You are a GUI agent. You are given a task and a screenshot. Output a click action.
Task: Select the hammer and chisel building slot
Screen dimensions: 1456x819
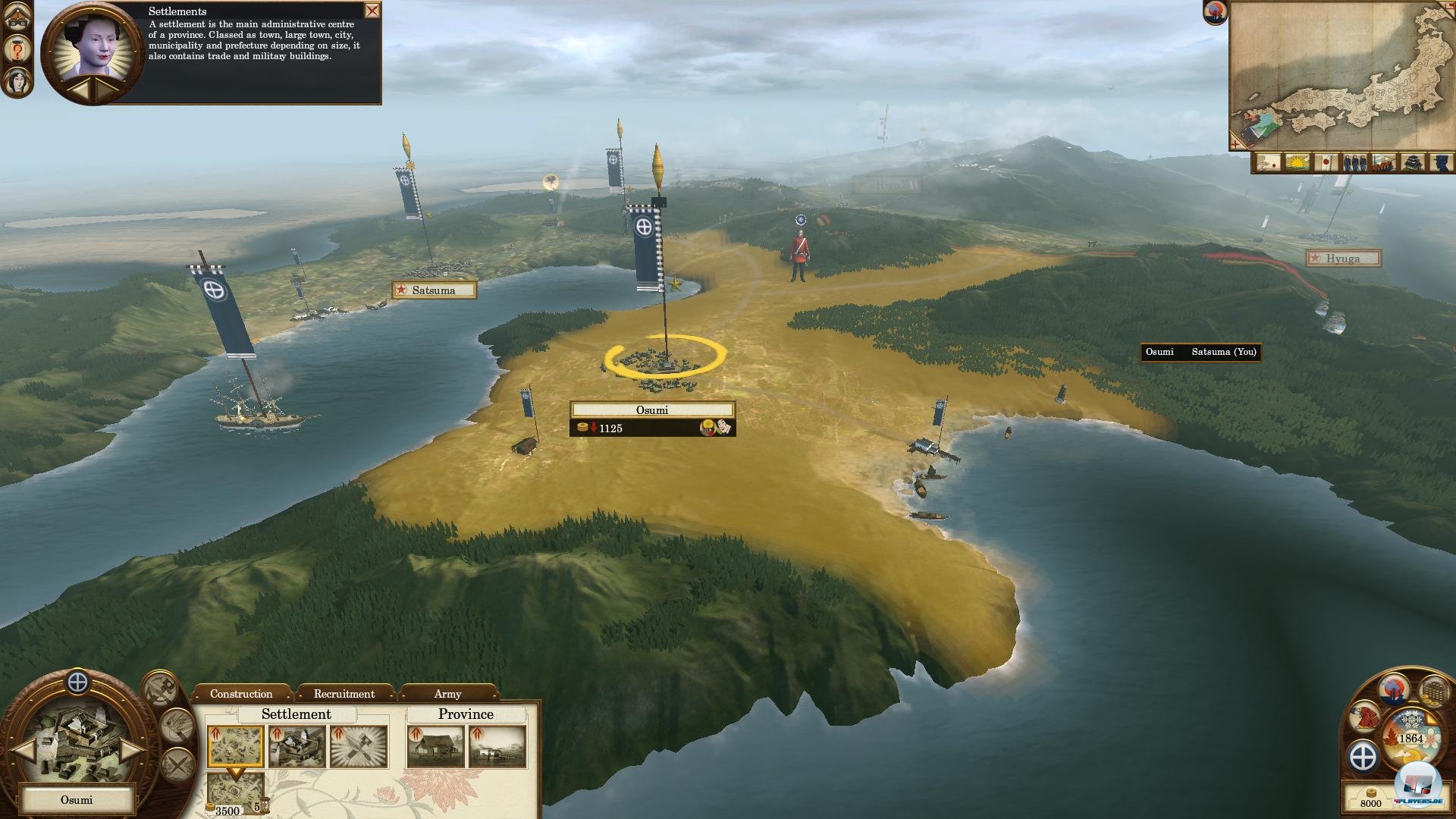(359, 746)
